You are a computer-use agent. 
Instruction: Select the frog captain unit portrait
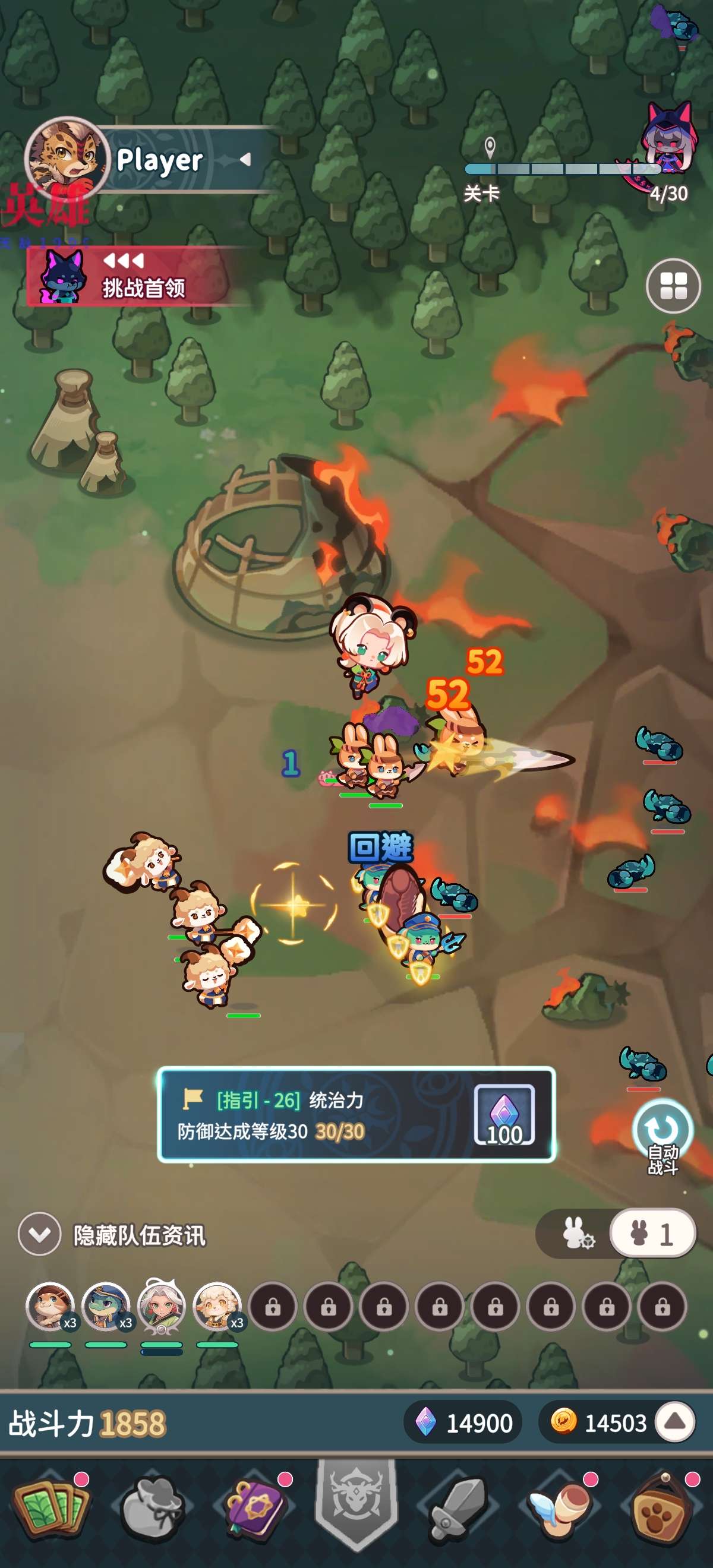pos(106,1306)
